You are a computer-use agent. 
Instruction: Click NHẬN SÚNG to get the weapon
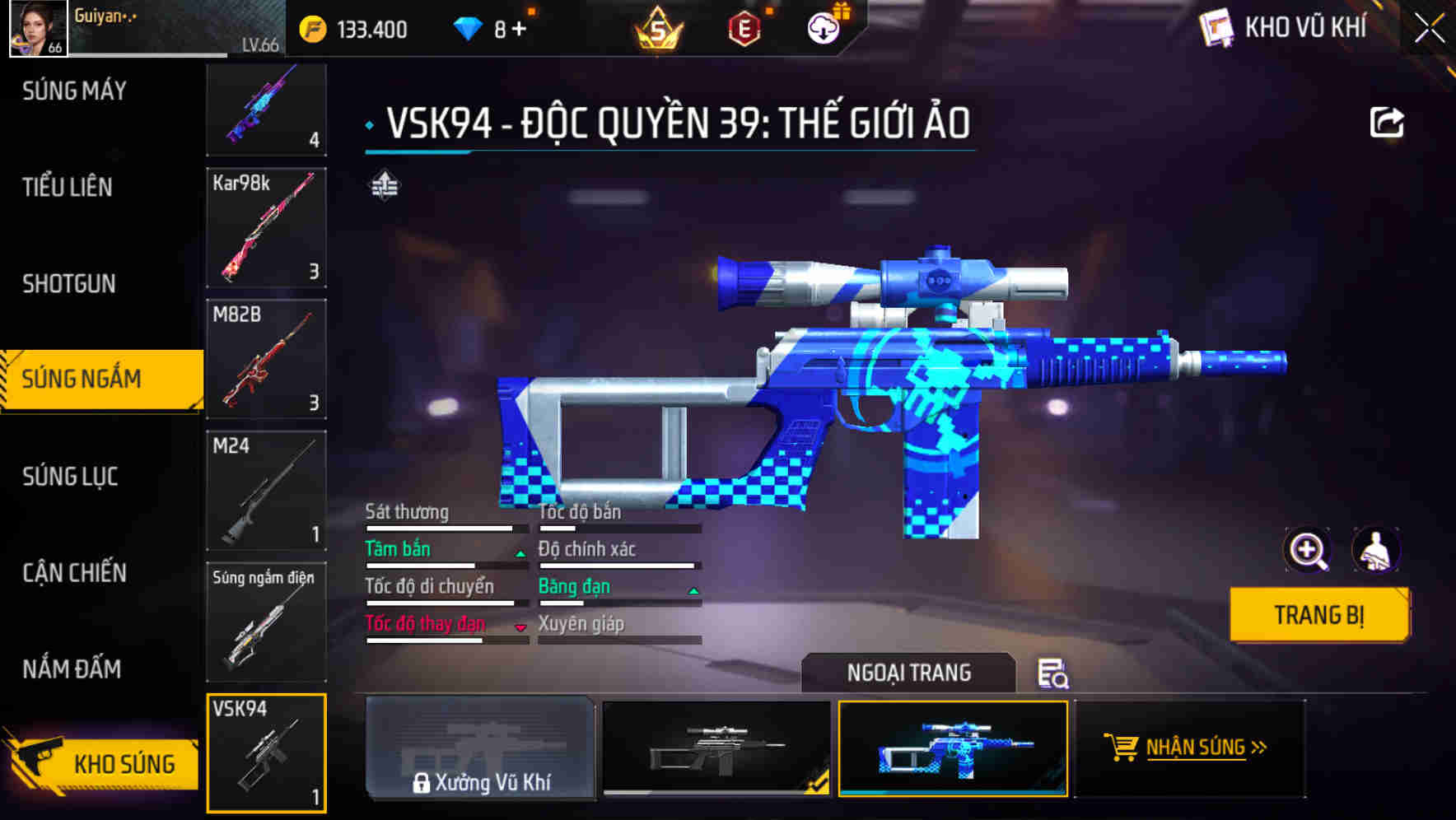point(1196,749)
